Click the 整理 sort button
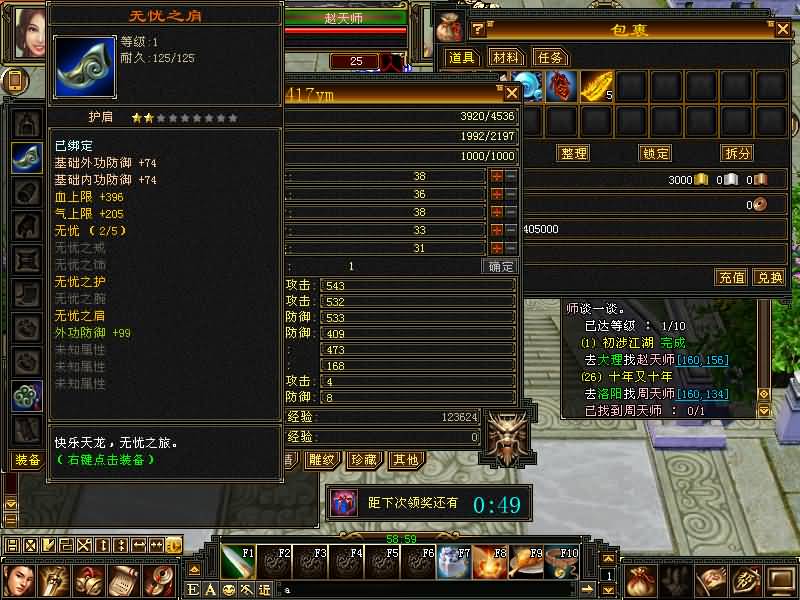Viewport: 800px width, 600px height. [x=574, y=153]
